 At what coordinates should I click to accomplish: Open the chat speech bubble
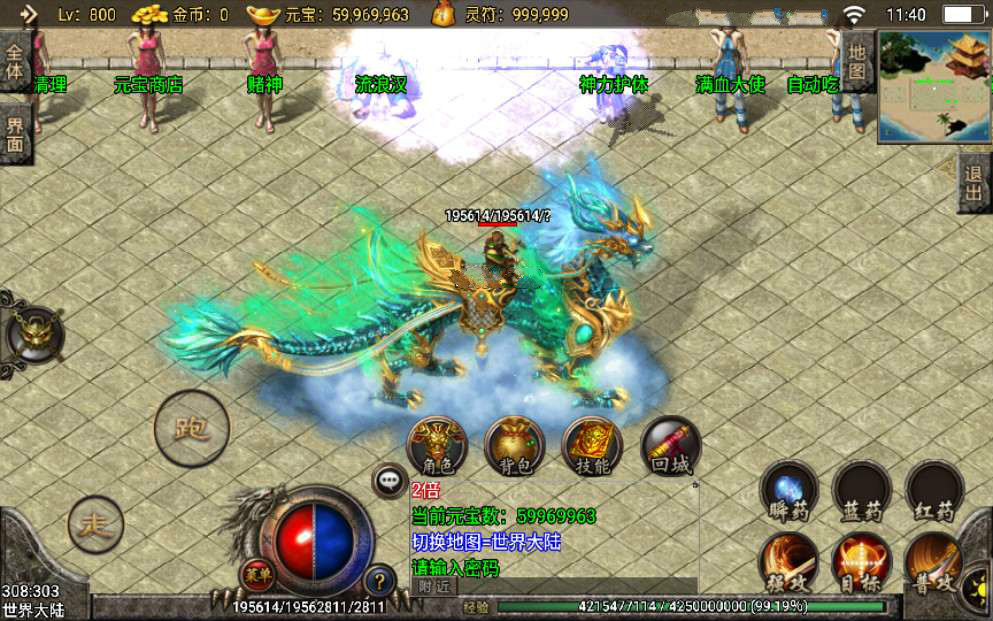389,481
